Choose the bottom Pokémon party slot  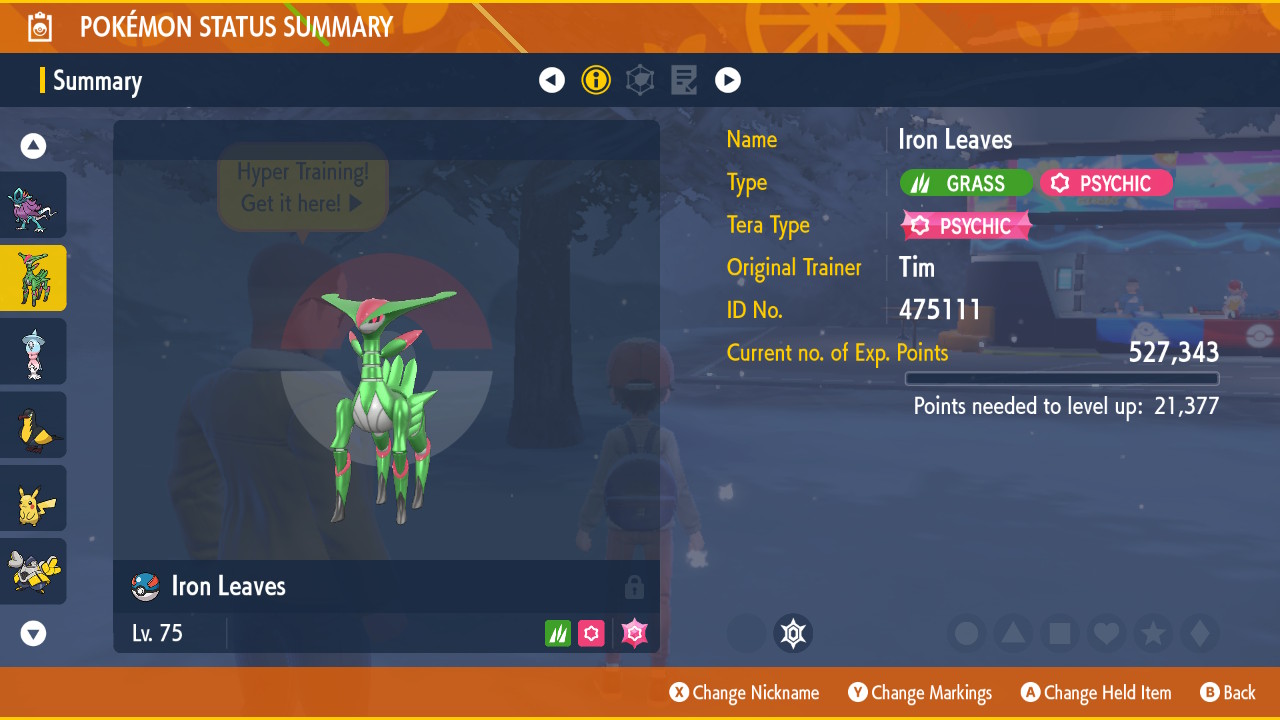pos(33,571)
